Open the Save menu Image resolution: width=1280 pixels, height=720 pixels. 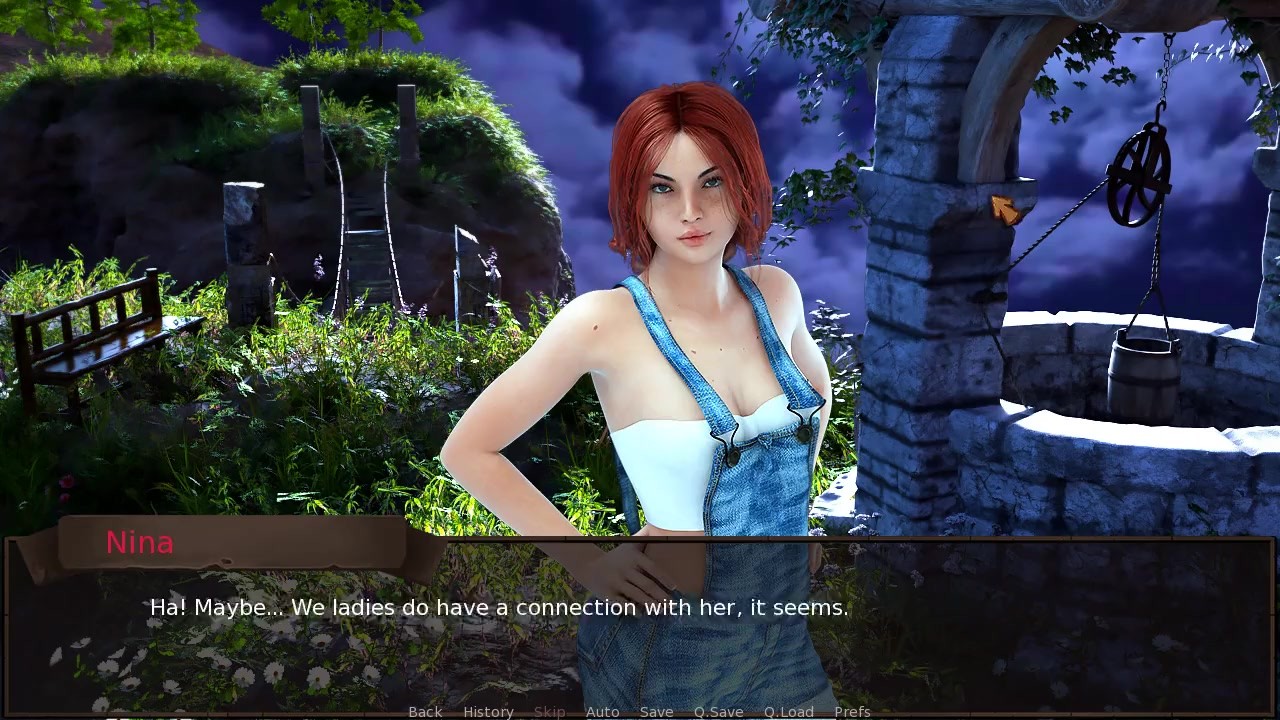click(x=656, y=712)
